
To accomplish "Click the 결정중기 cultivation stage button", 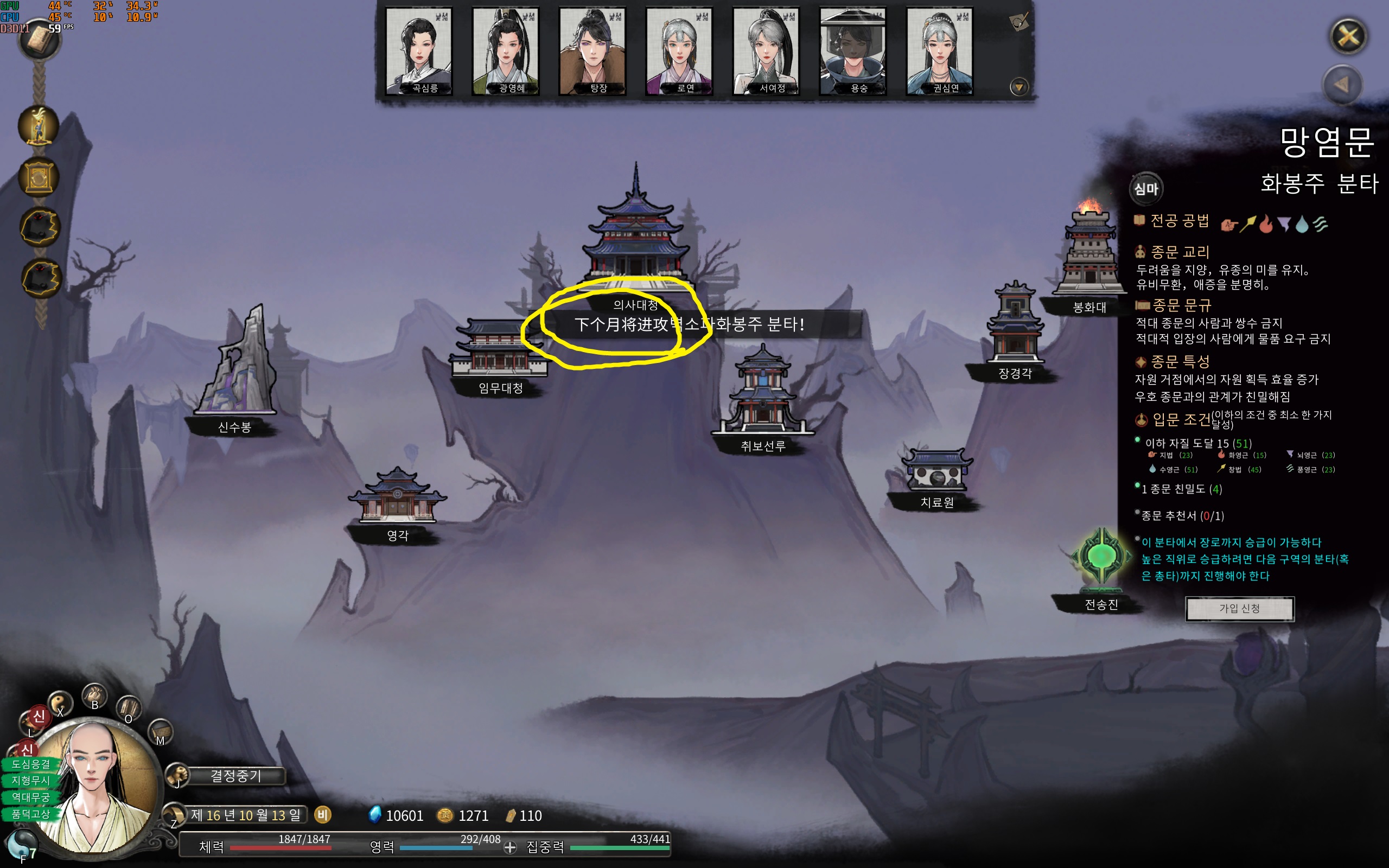I will [235, 776].
